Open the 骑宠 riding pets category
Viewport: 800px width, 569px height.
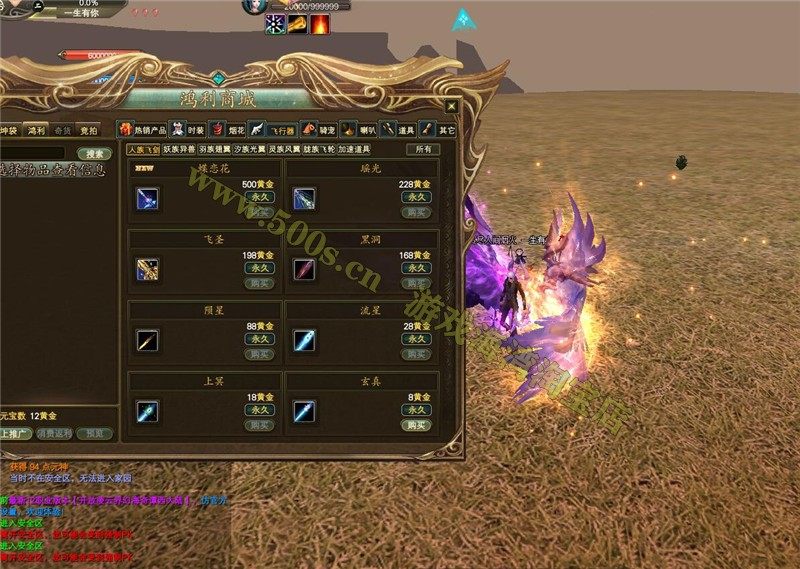click(x=321, y=129)
